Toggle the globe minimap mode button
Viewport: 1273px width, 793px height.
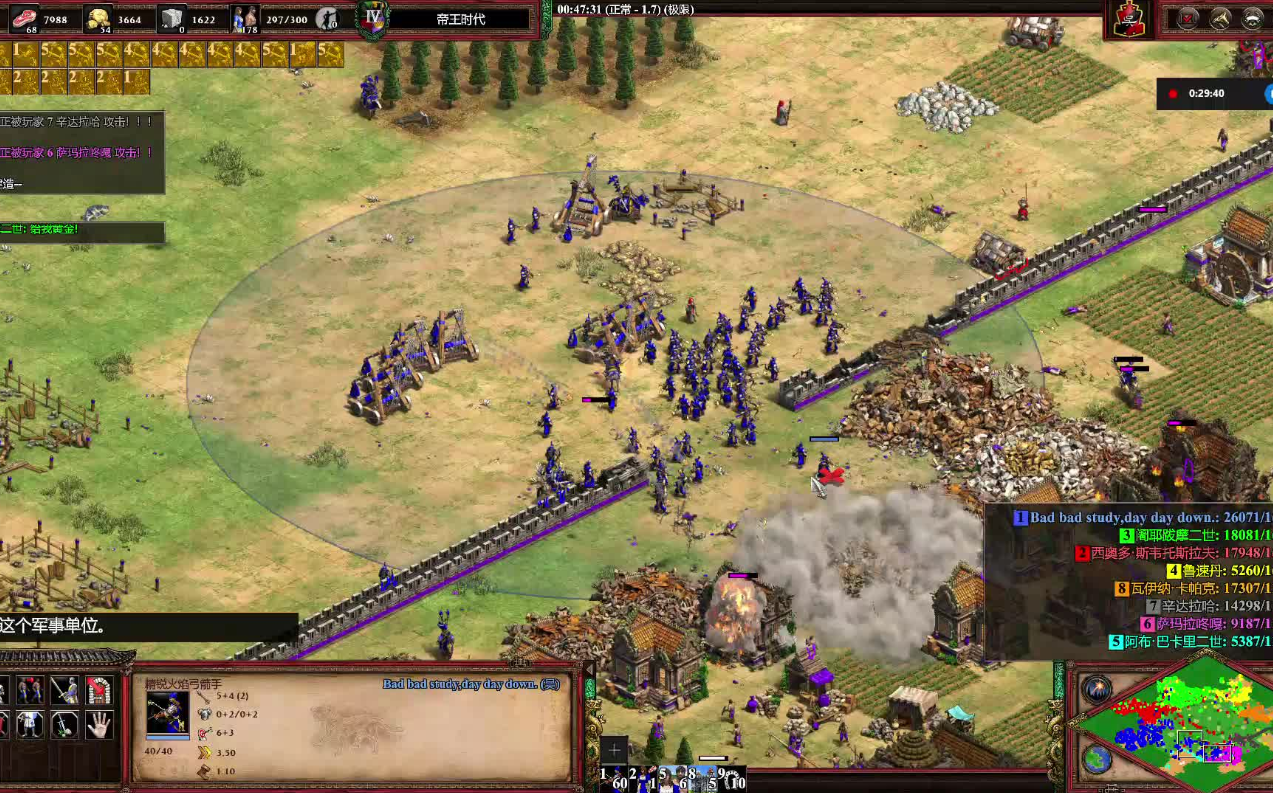(1097, 759)
